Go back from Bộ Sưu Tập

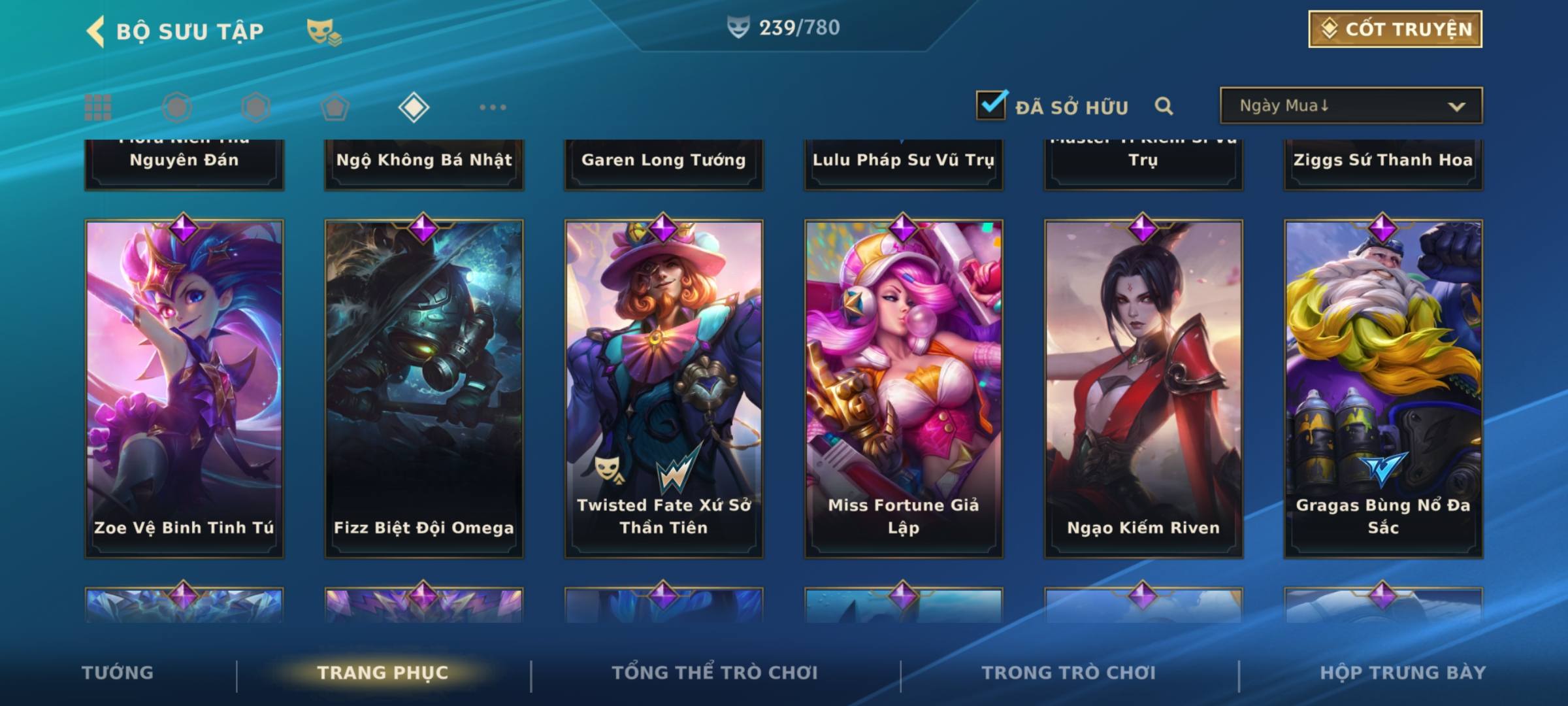tap(95, 31)
